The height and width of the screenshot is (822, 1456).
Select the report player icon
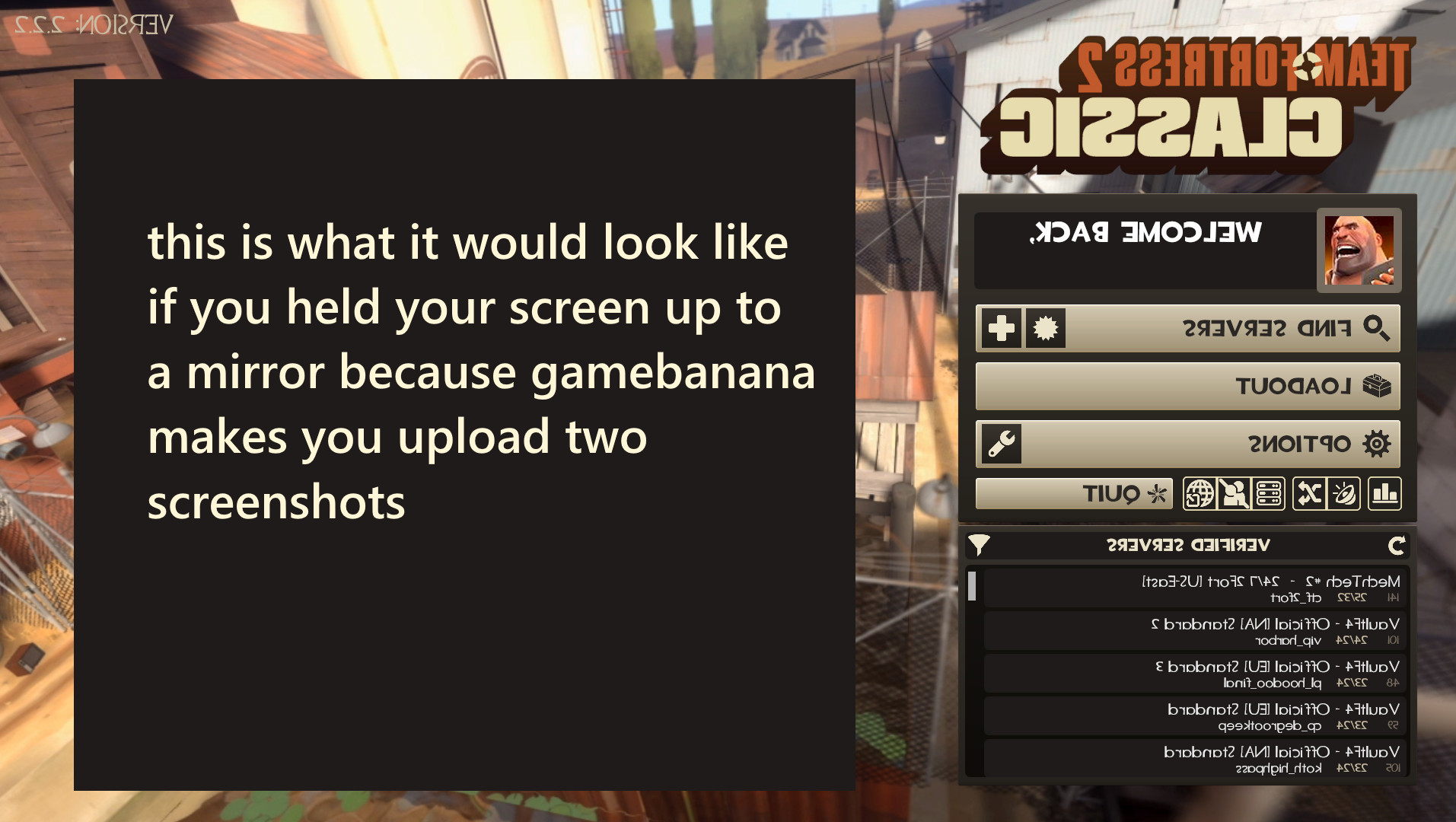coord(1234,492)
